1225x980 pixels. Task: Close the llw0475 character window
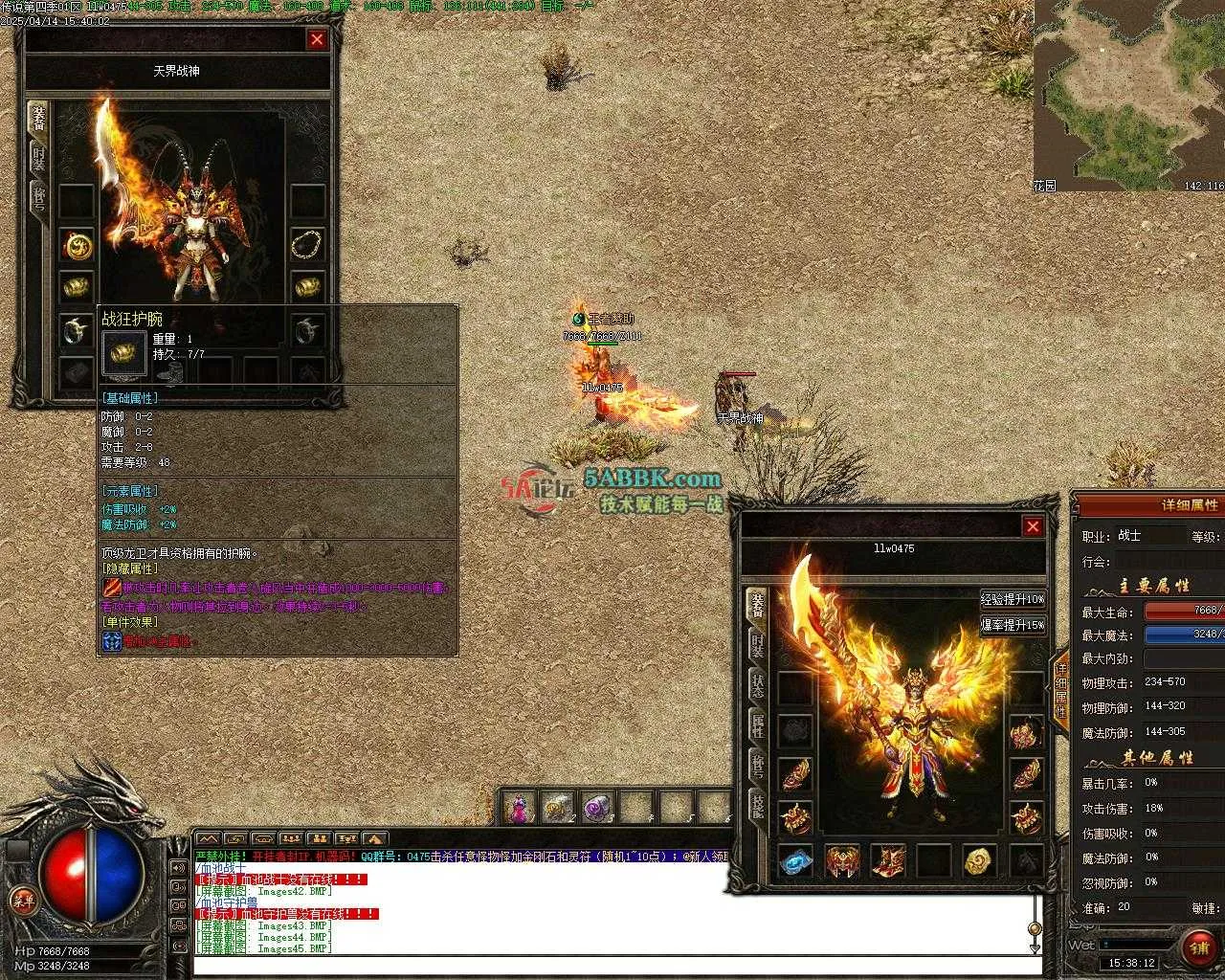[x=1033, y=526]
